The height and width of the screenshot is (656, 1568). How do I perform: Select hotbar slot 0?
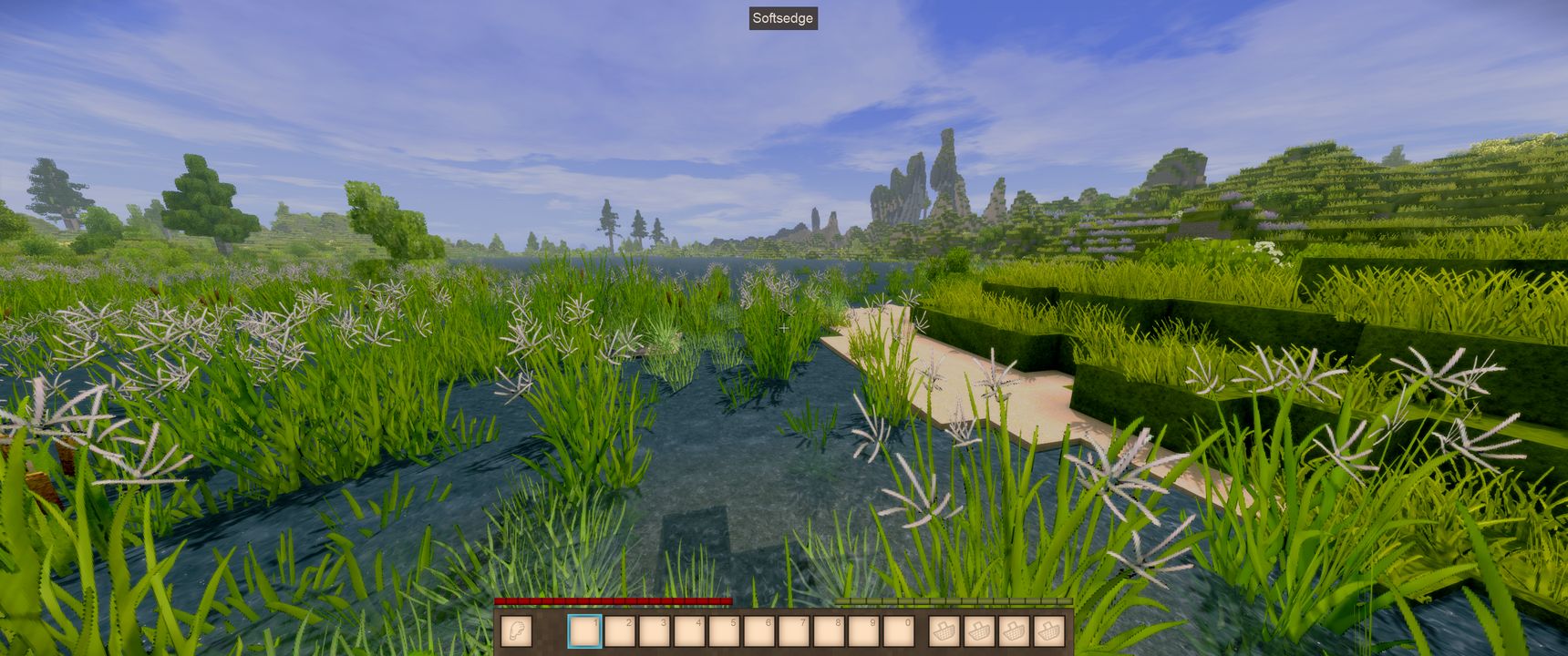tap(897, 630)
